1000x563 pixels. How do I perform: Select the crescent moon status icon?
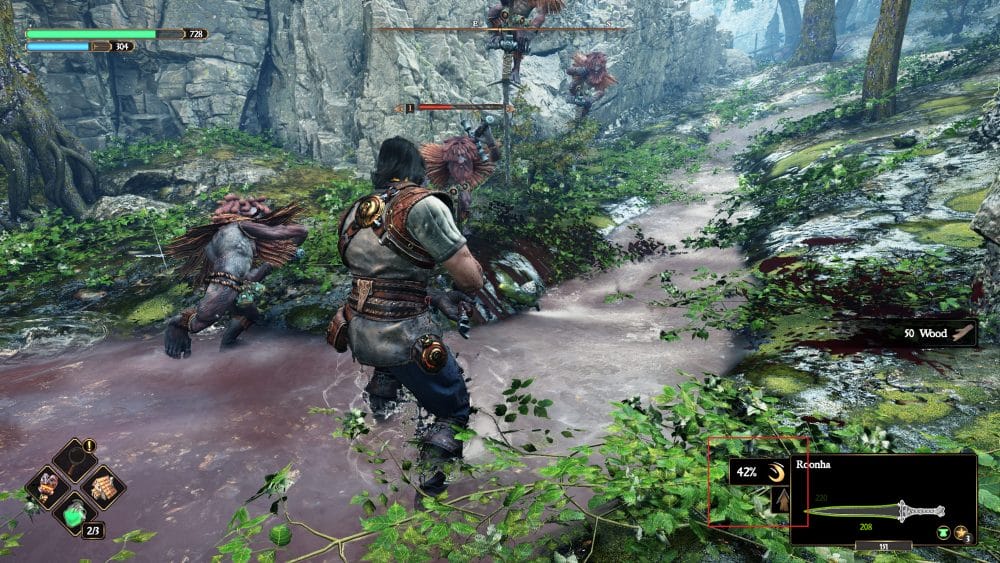[775, 472]
